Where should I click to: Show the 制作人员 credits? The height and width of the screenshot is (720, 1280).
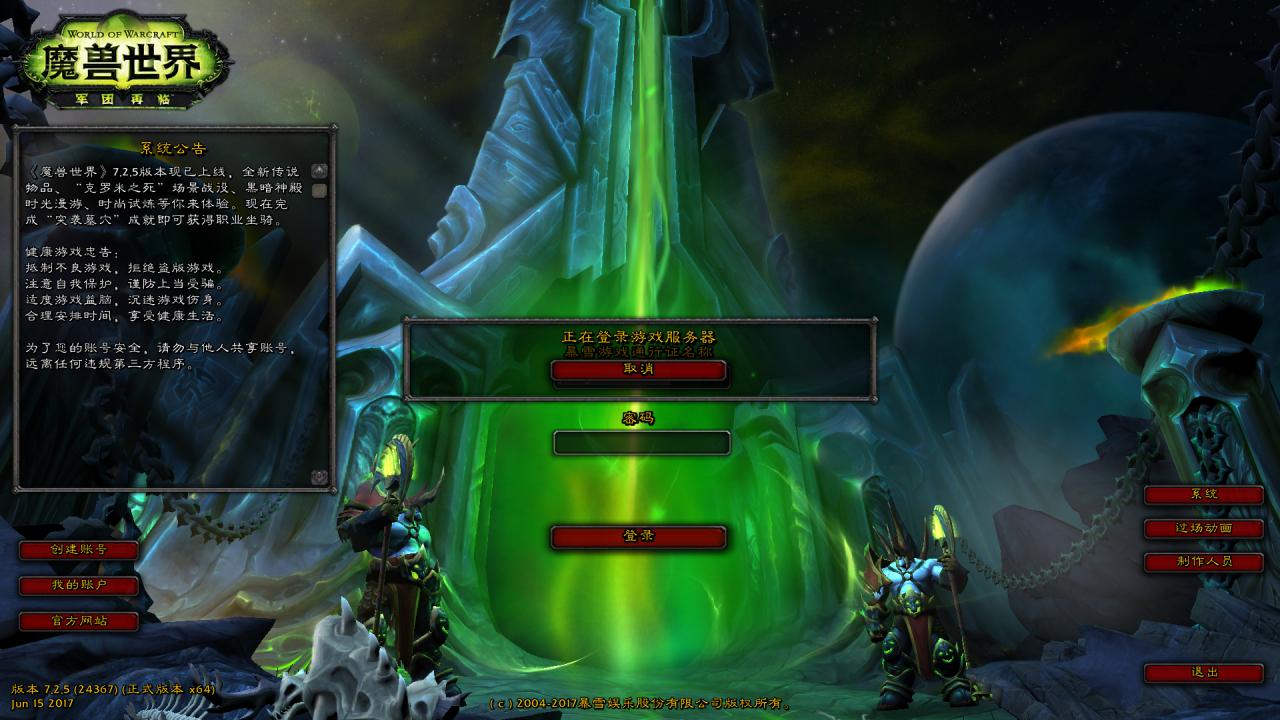tap(1204, 562)
